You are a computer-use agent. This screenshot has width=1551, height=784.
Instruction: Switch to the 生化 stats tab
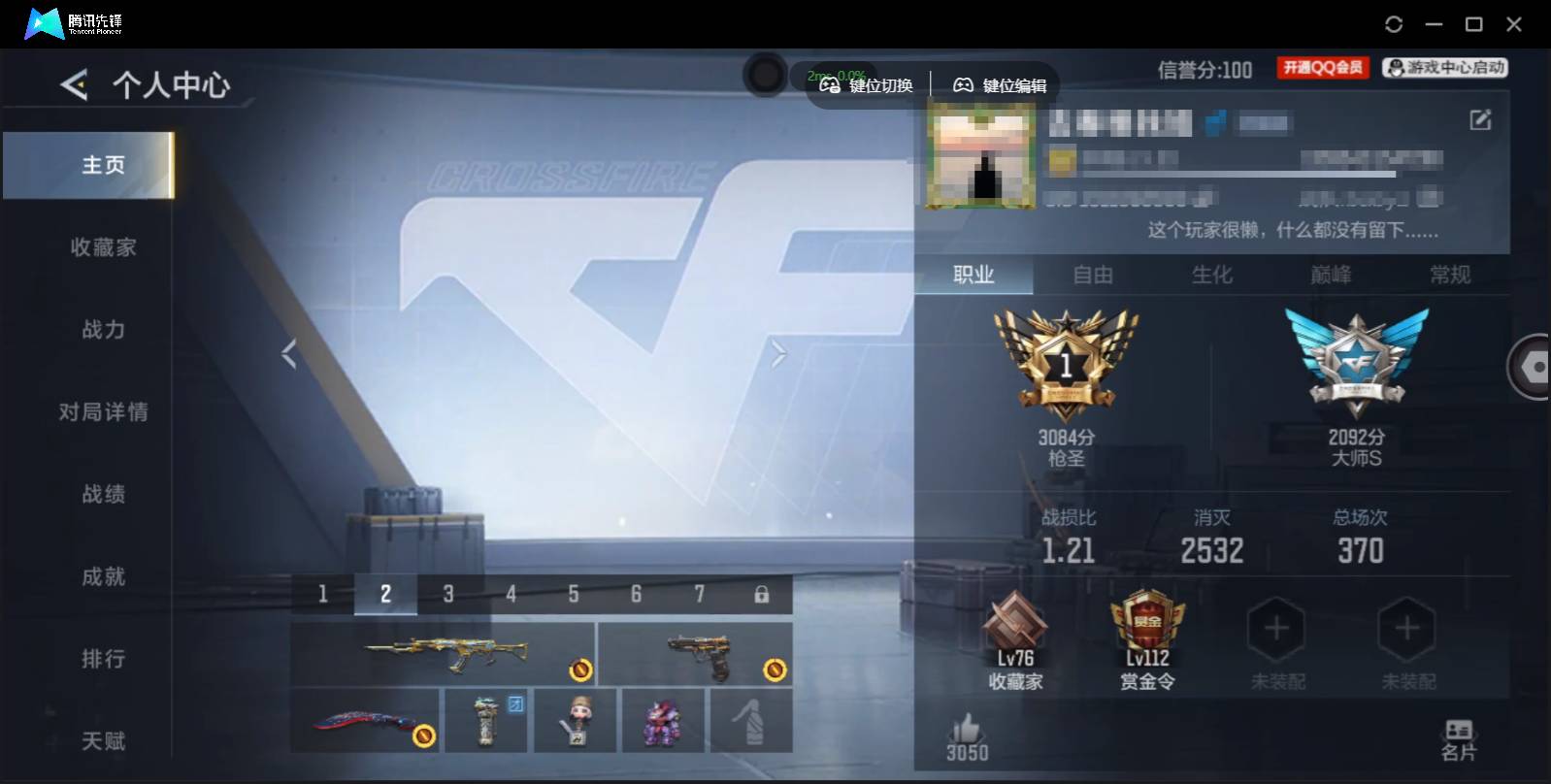(1213, 276)
